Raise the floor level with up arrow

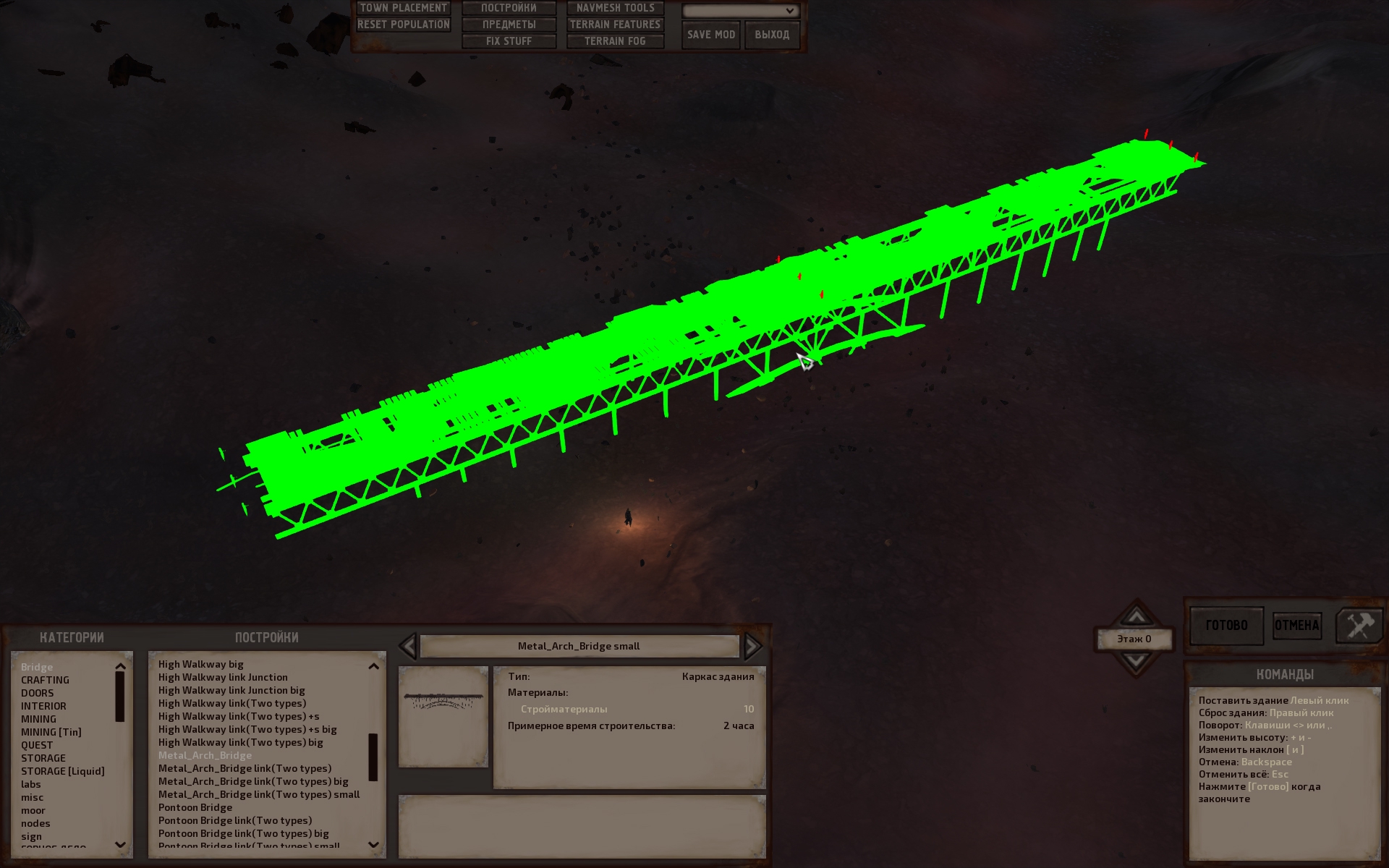1136,616
